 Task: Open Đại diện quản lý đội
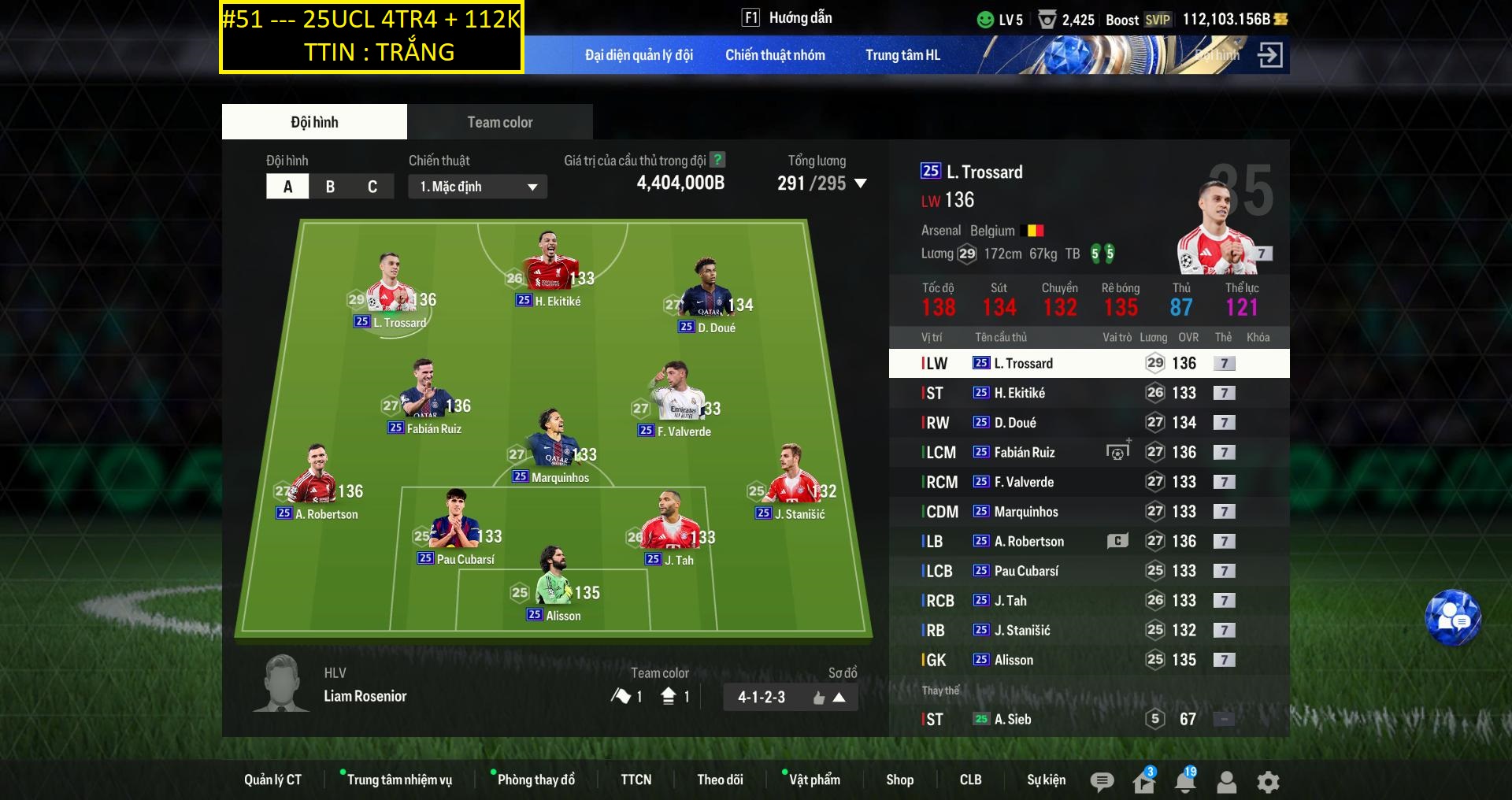(x=639, y=55)
